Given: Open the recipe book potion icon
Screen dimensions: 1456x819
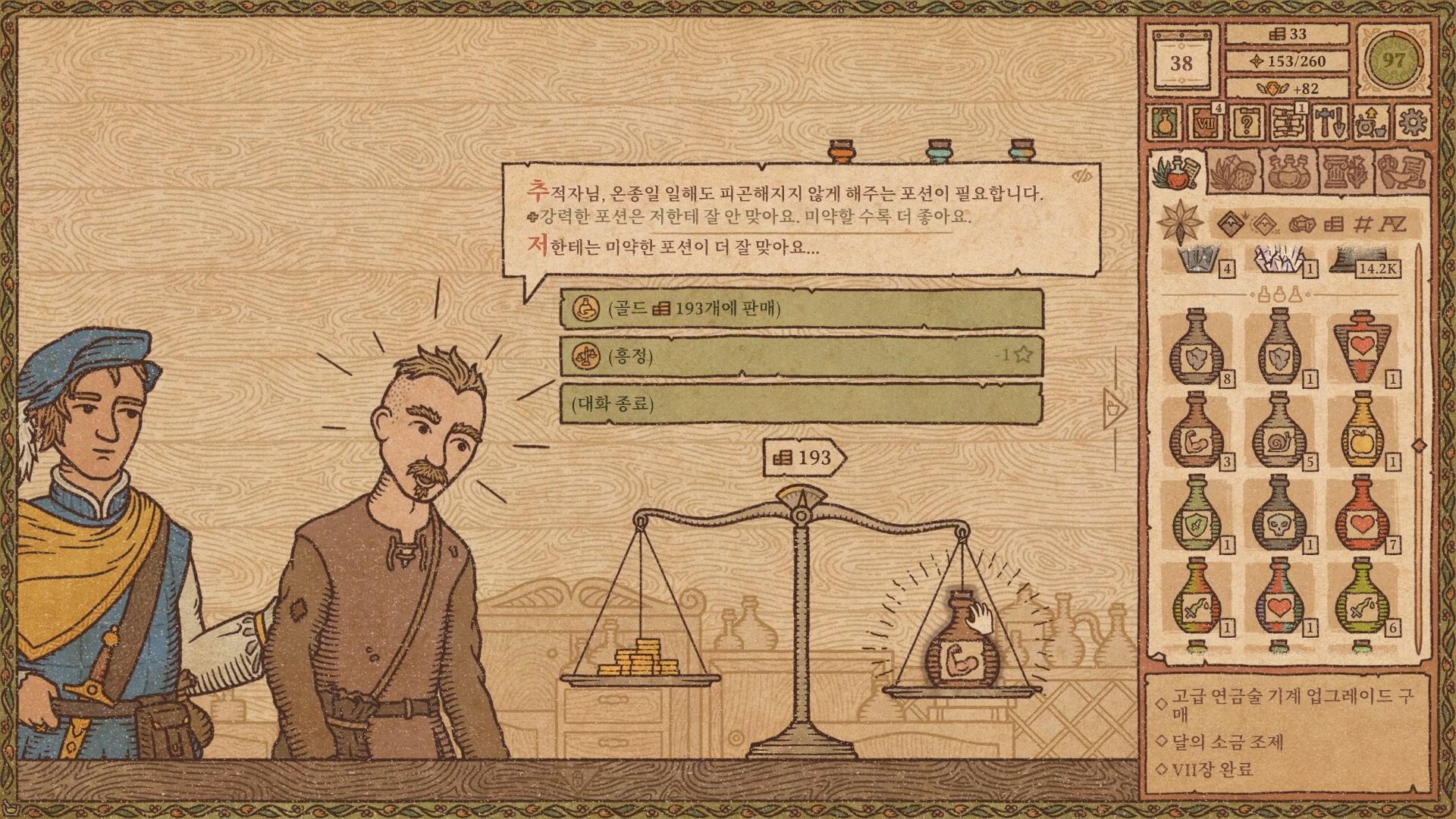Looking at the screenshot, I should [x=1164, y=123].
